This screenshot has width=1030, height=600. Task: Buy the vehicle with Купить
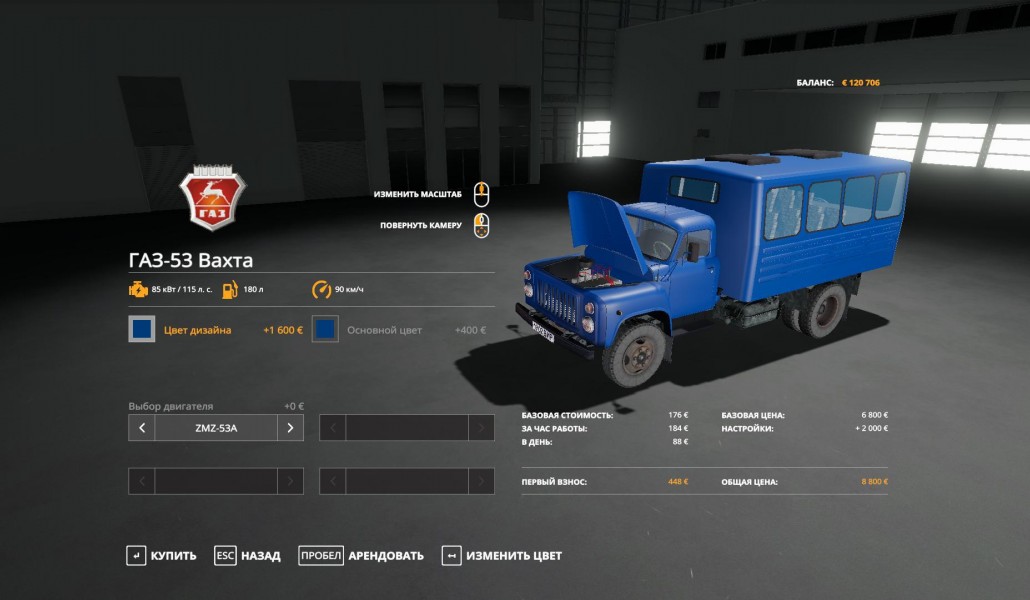(161, 556)
